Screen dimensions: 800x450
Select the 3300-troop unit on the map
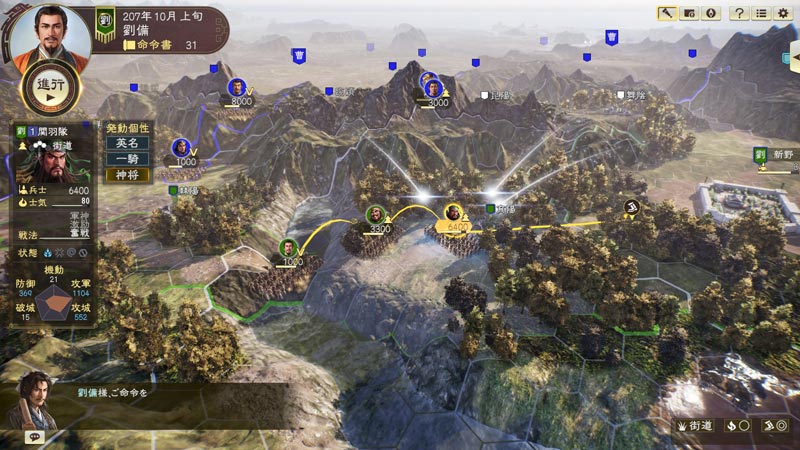coord(374,215)
